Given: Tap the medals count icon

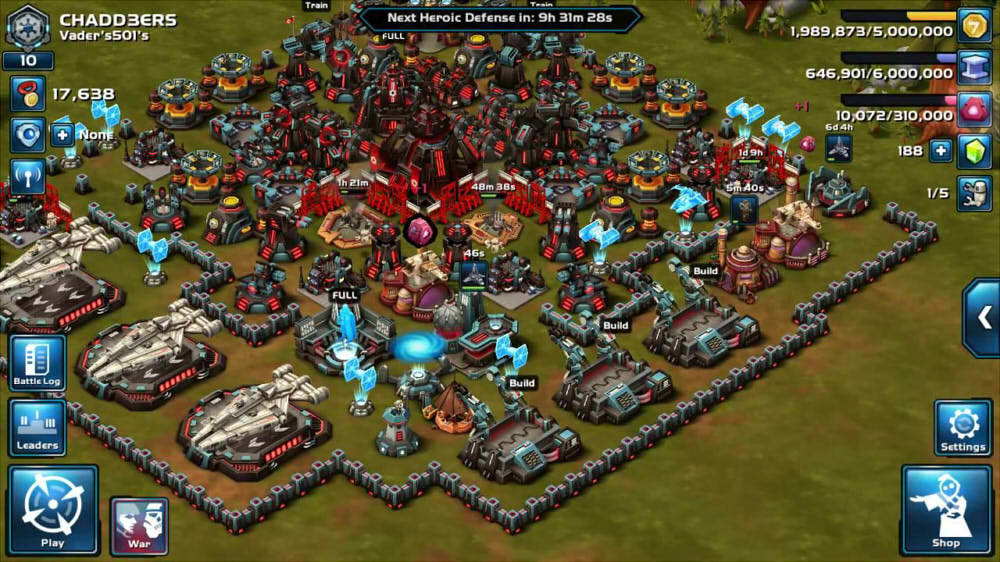Looking at the screenshot, I should coord(27,95).
